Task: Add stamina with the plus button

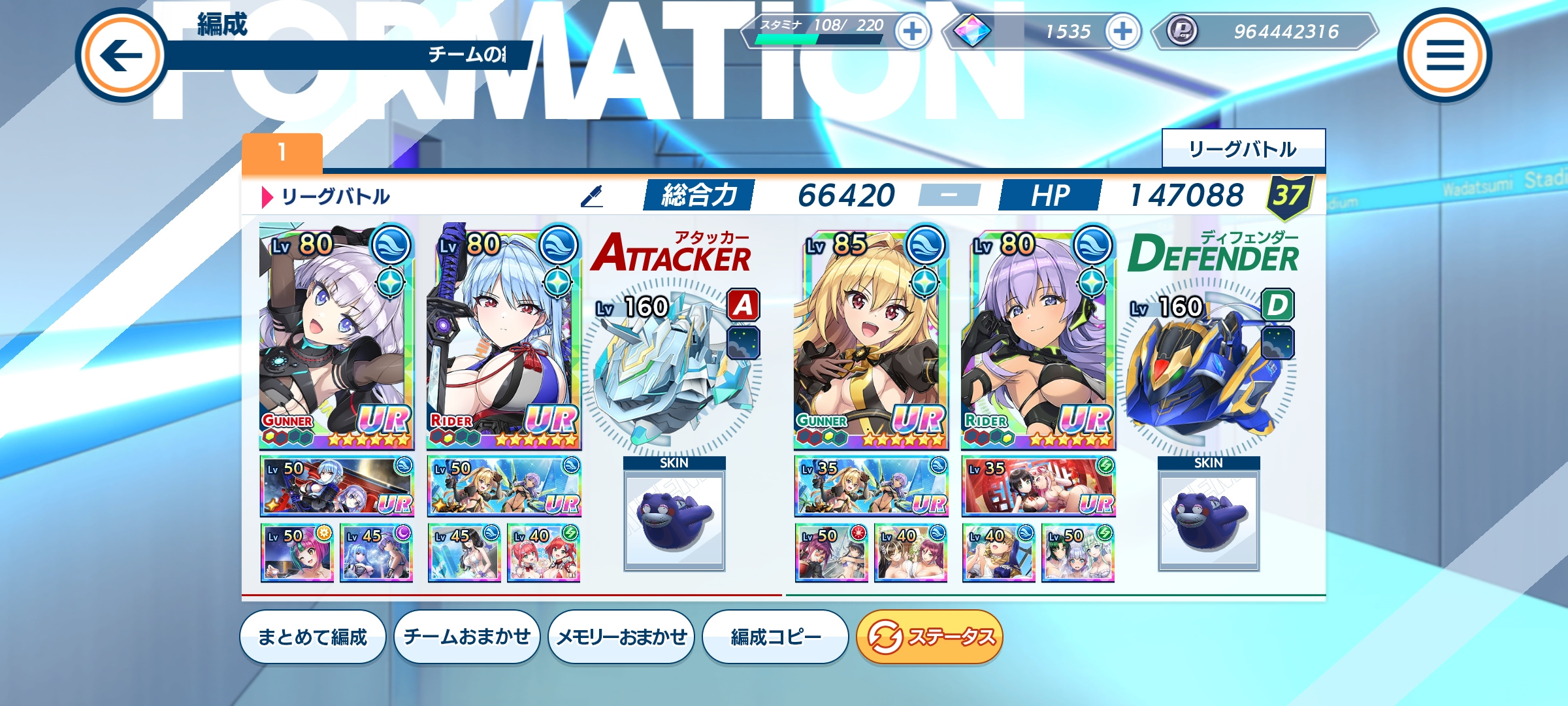Action: point(912,31)
